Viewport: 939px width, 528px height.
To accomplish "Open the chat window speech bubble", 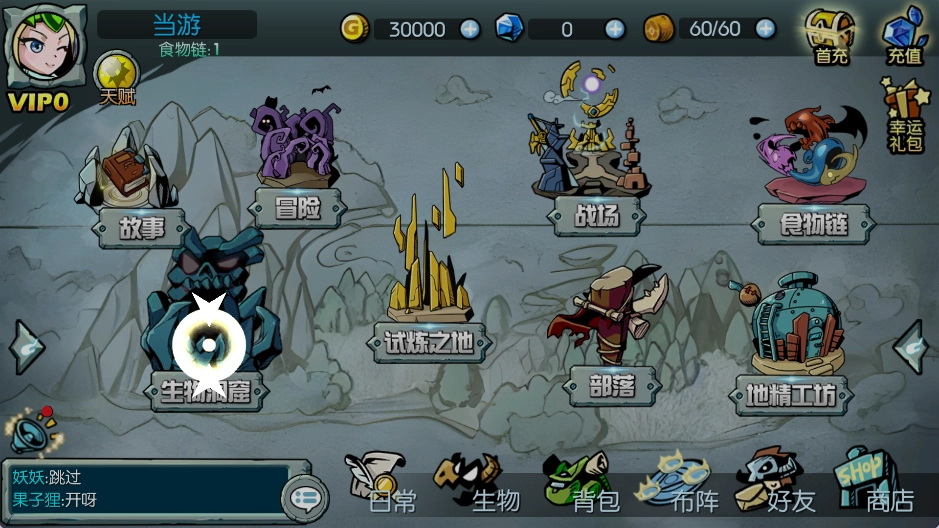I will pos(306,496).
